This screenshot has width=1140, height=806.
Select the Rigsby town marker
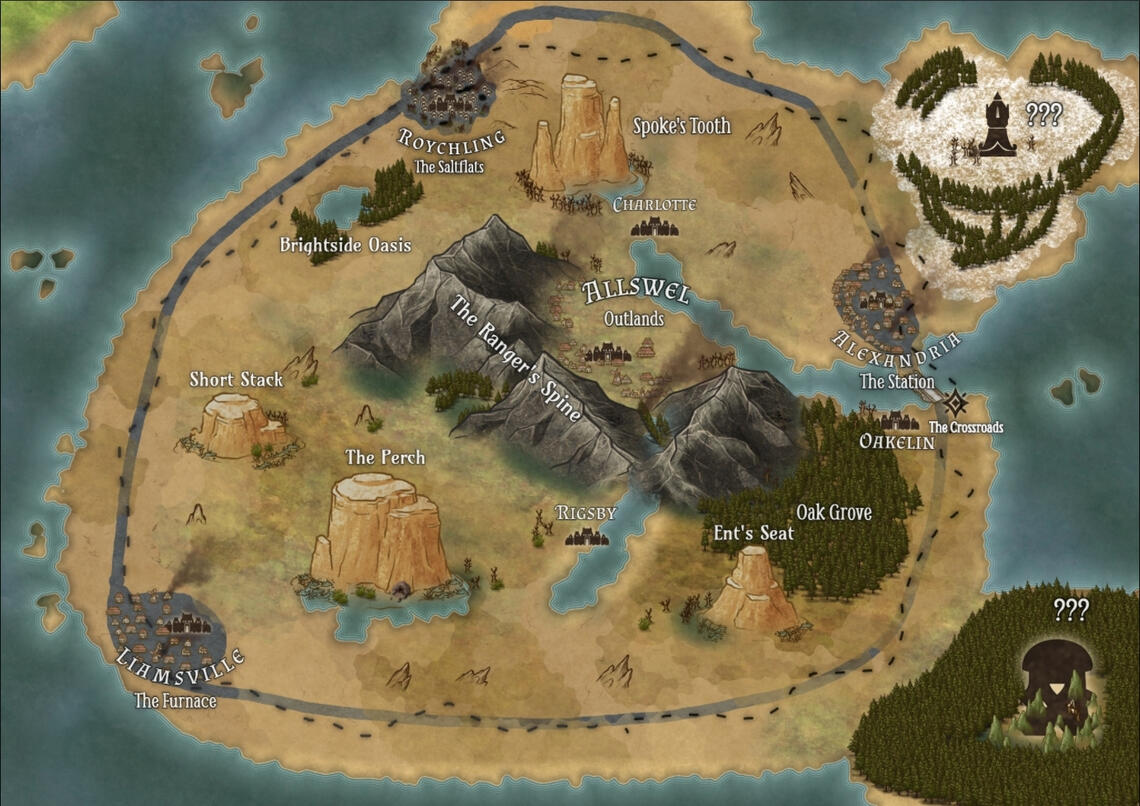click(x=586, y=537)
